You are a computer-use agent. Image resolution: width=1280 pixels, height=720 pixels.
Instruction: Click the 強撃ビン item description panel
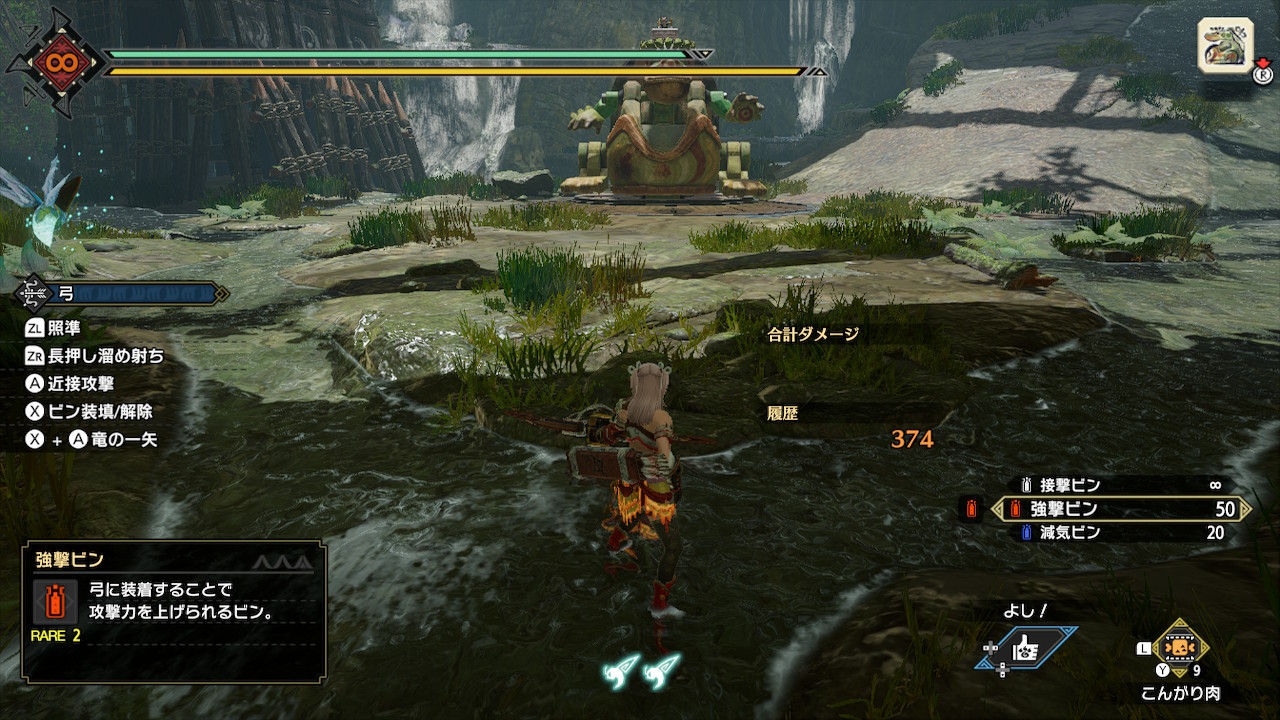coord(173,611)
